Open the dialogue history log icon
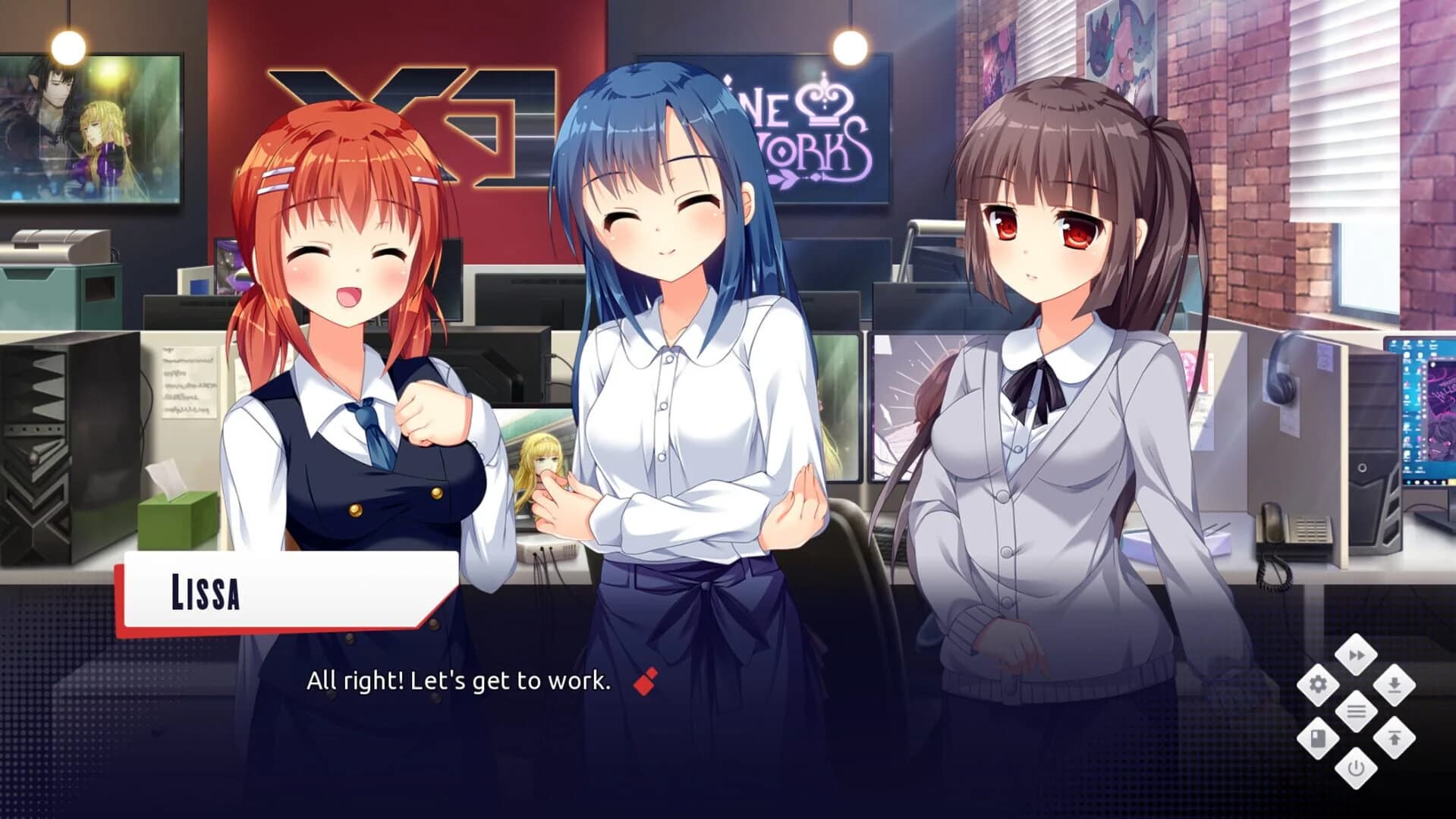The width and height of the screenshot is (1456, 819). (x=1357, y=711)
